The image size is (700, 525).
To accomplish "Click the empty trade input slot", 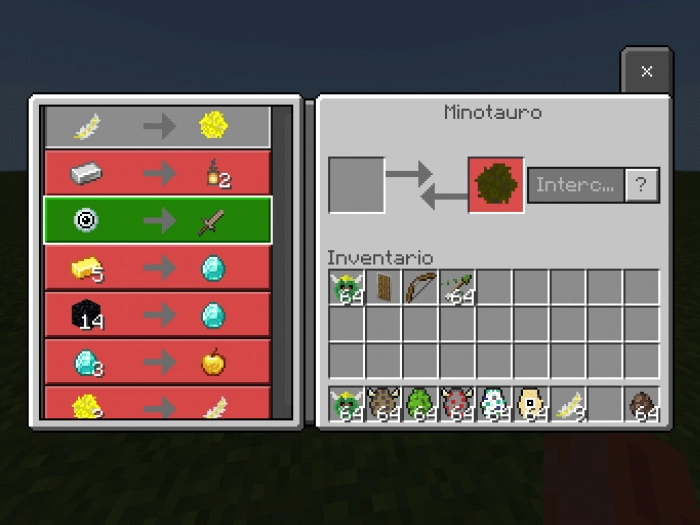I will click(x=356, y=185).
